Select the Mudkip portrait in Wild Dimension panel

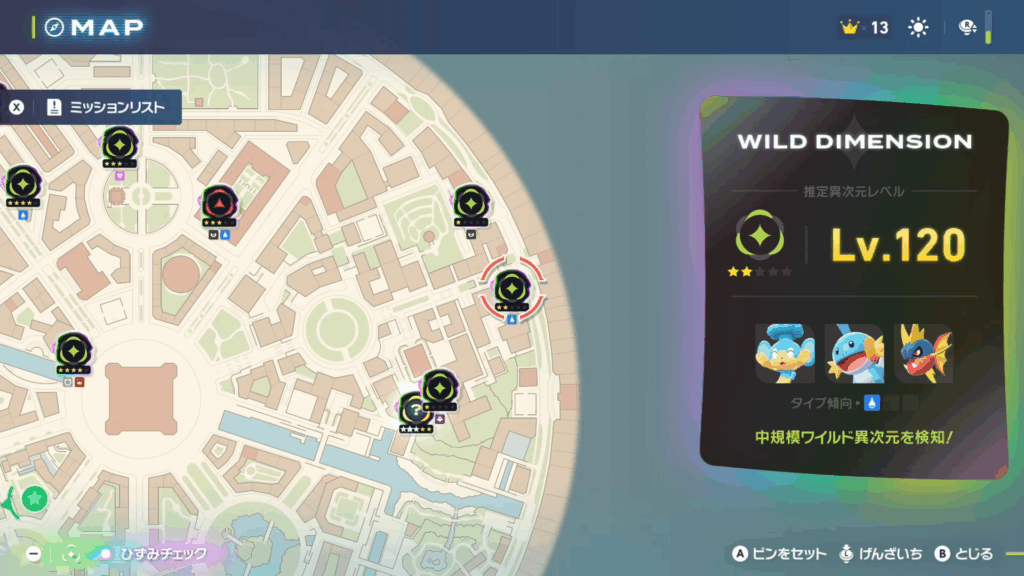pos(853,353)
